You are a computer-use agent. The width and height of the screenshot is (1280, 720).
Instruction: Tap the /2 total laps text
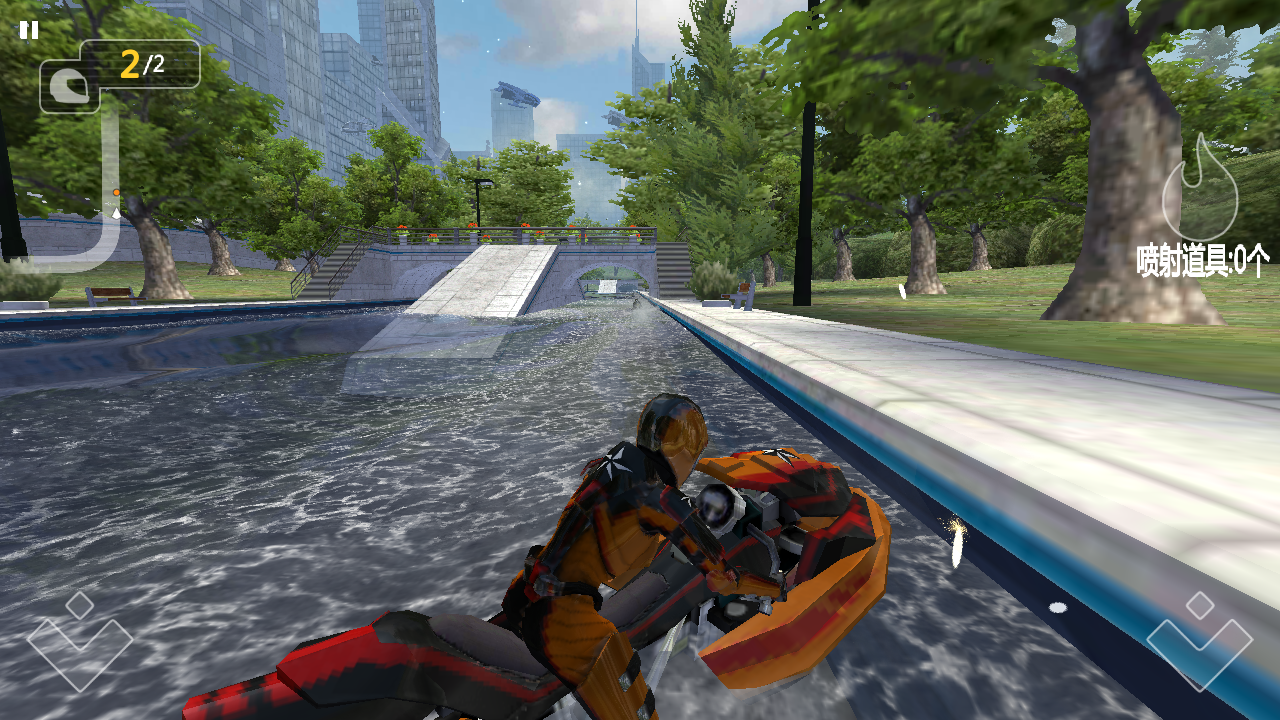[x=154, y=63]
